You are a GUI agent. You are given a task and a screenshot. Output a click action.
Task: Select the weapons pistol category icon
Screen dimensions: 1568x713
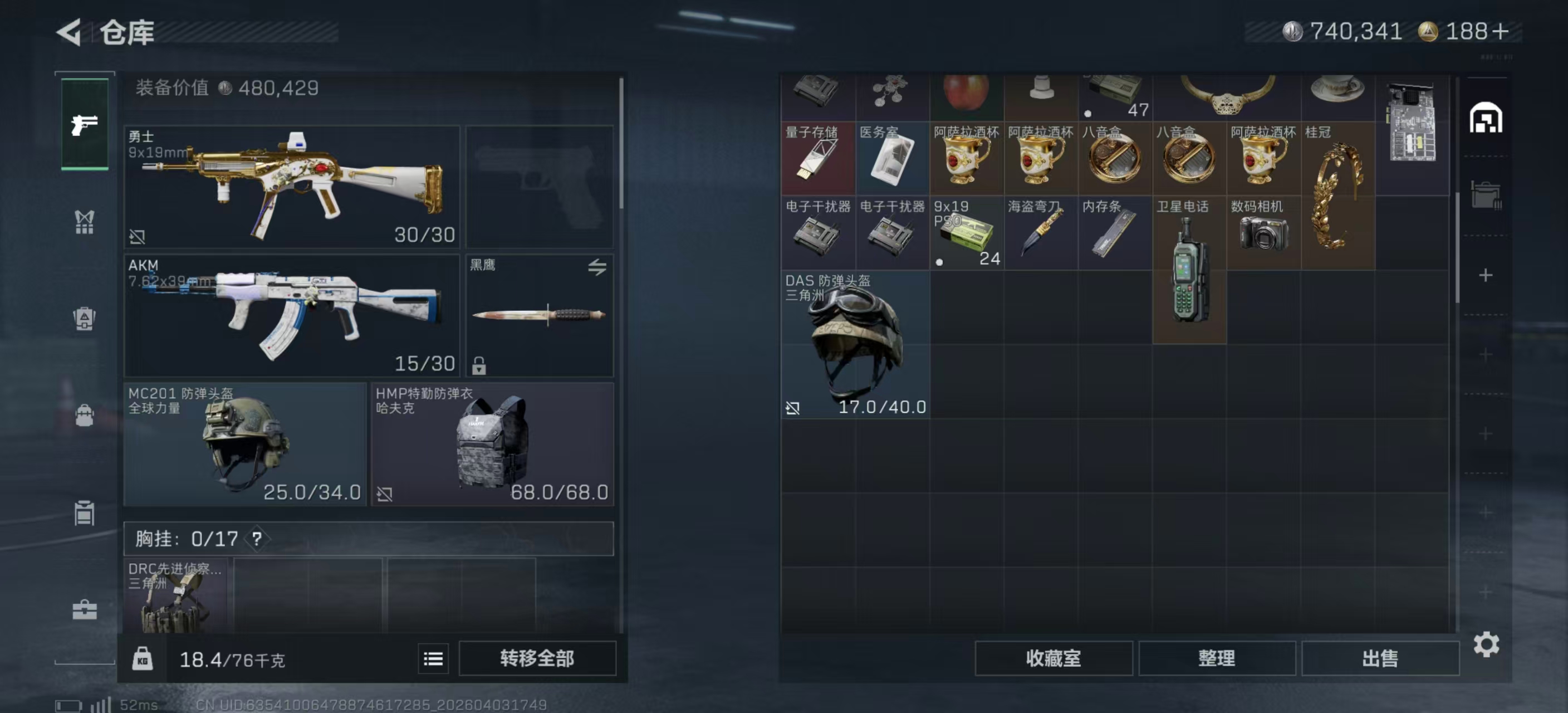pos(84,124)
